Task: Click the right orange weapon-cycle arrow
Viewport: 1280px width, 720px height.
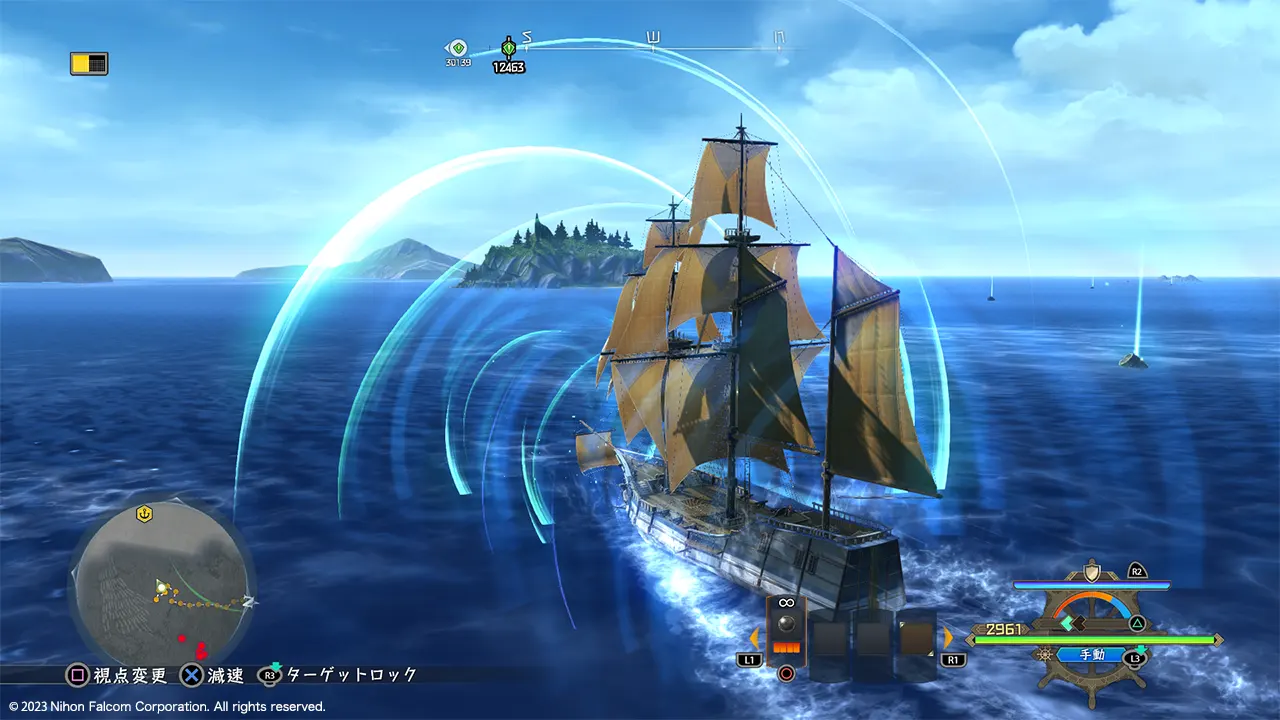Action: tap(947, 637)
